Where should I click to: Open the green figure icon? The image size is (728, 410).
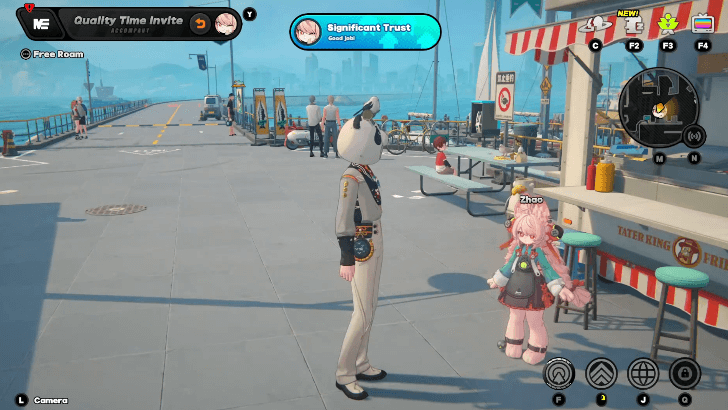point(667,24)
